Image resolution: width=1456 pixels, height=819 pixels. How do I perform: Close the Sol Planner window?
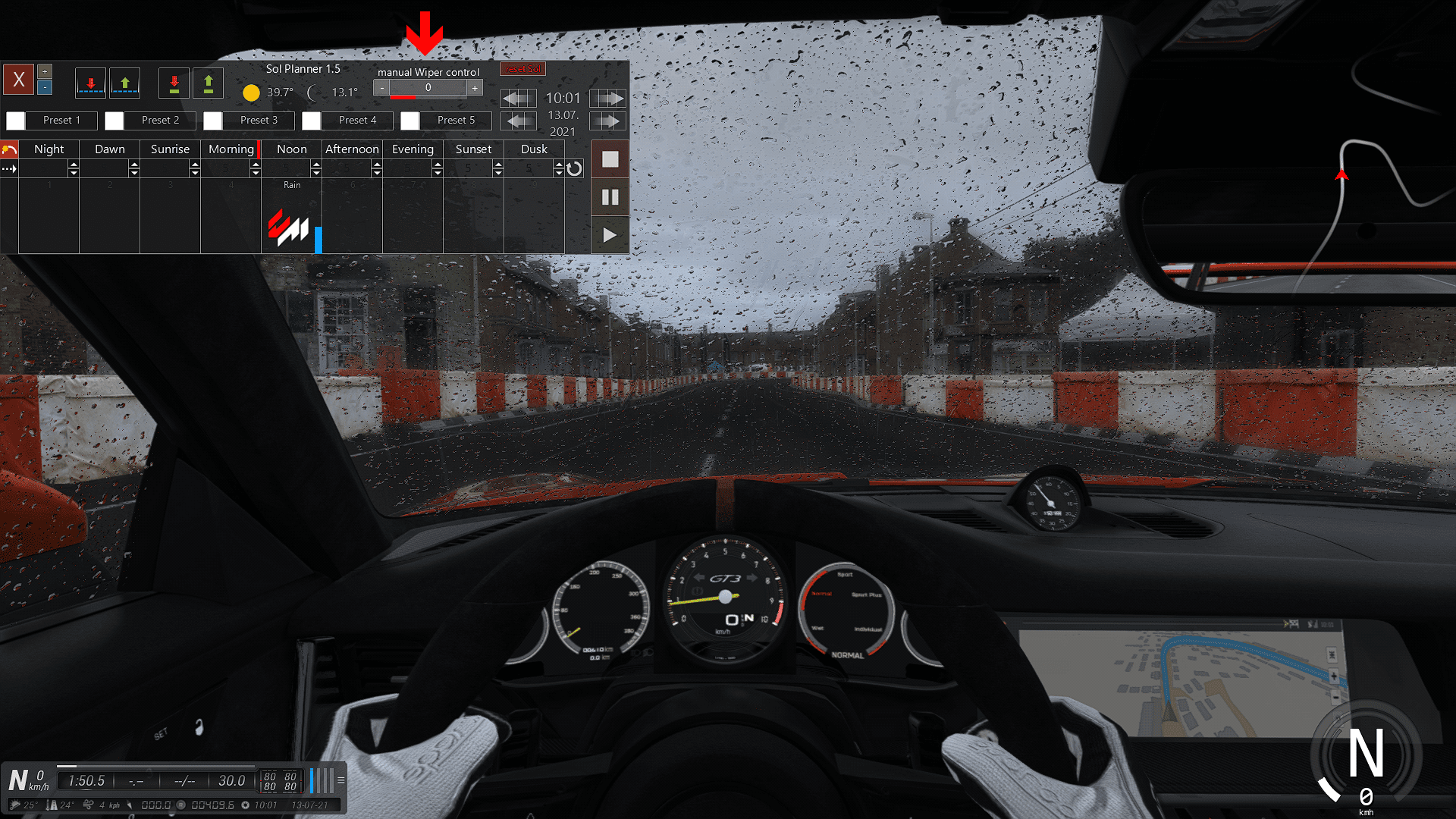pos(19,79)
